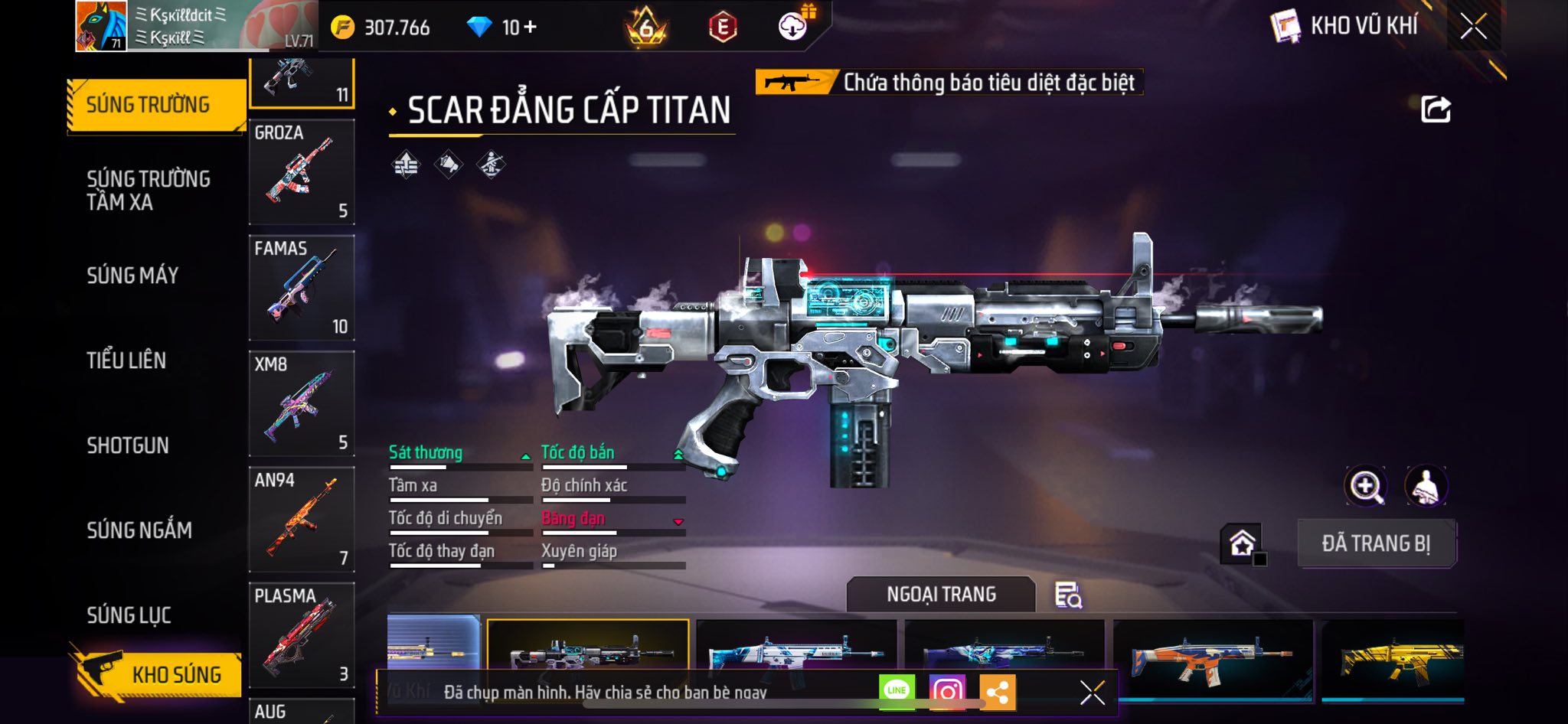
Task: Choose the FAMAS weapon tile
Action: [302, 289]
